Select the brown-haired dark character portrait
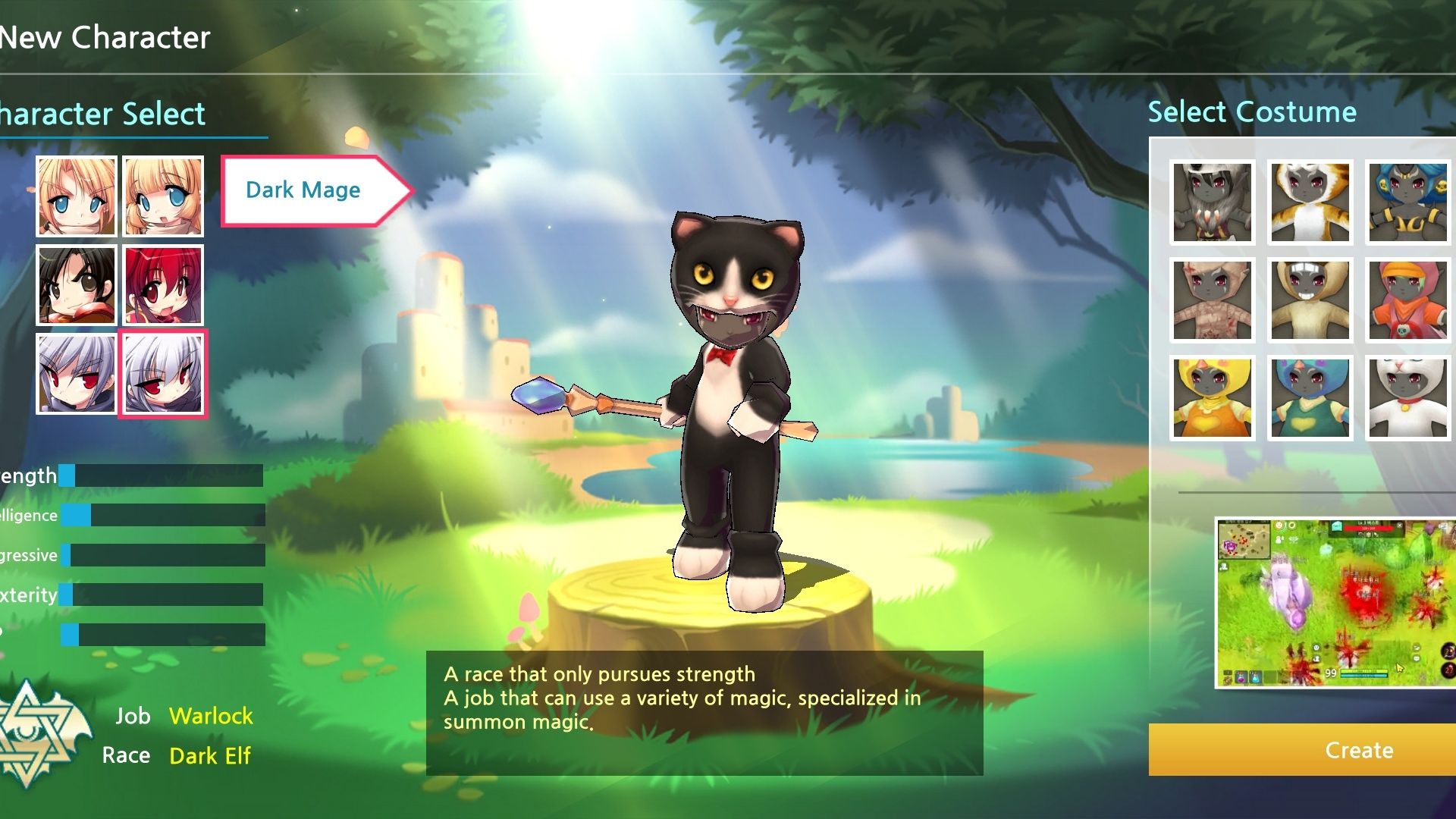Image resolution: width=1456 pixels, height=819 pixels. pyautogui.click(x=76, y=286)
